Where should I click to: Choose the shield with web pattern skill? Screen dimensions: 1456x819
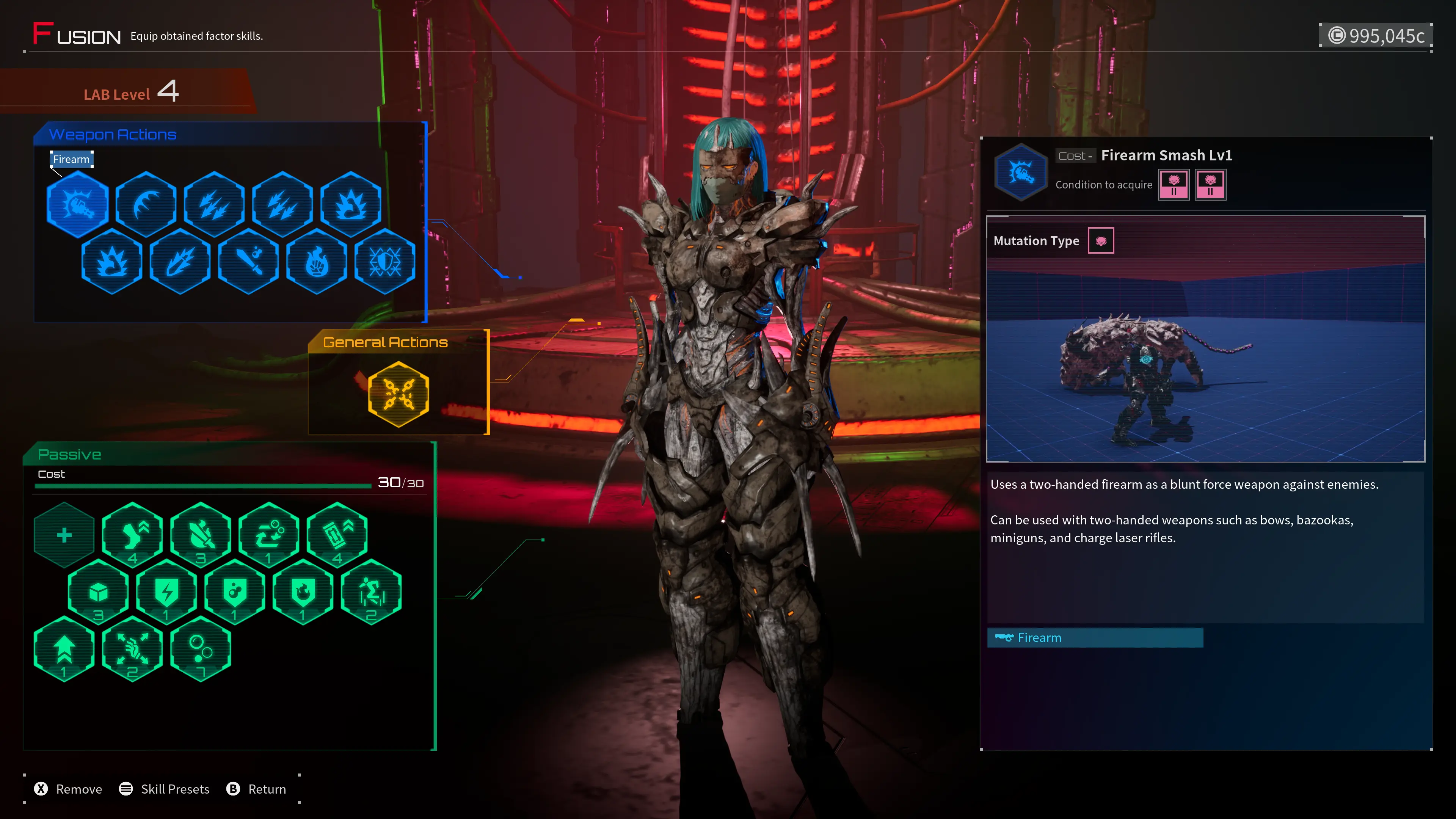386,261
